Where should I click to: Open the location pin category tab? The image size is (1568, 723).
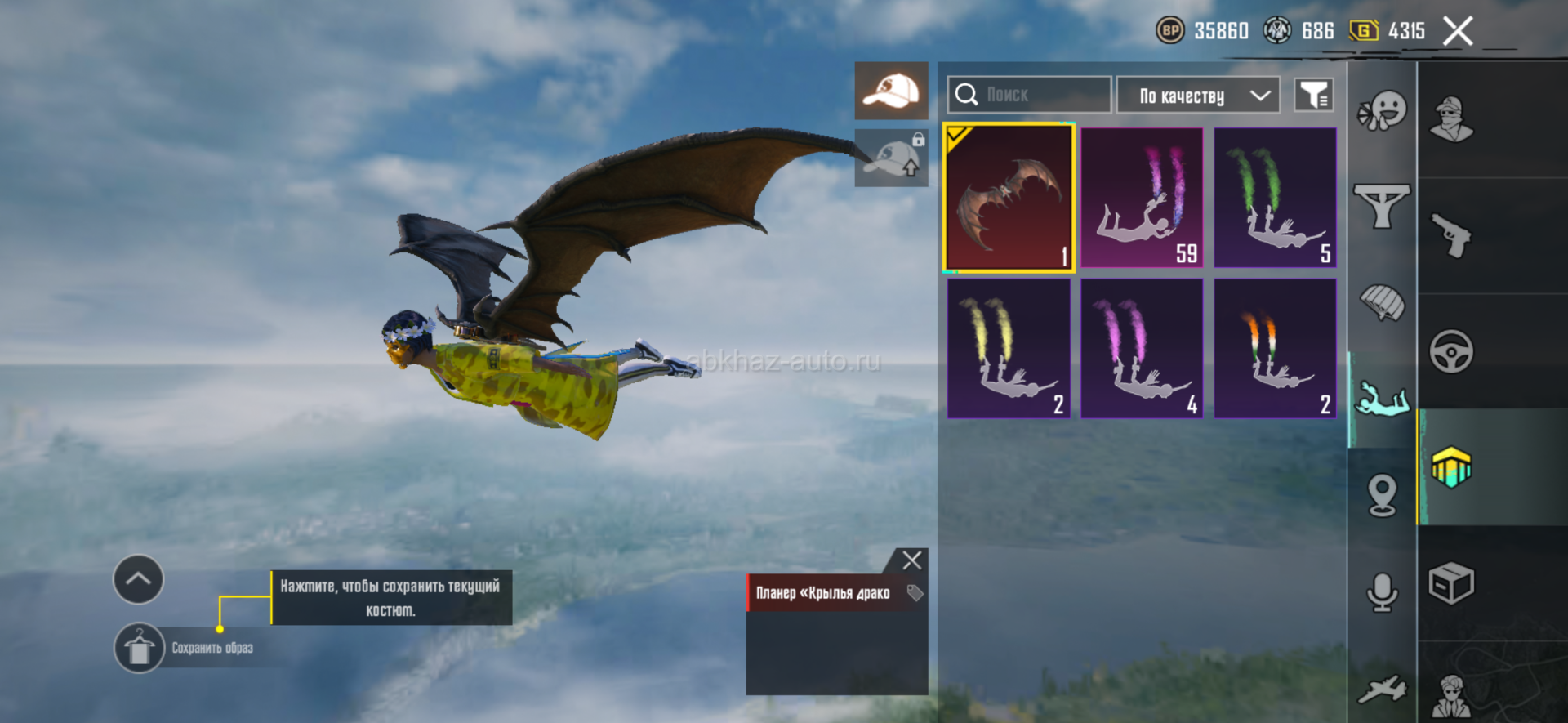point(1382,495)
